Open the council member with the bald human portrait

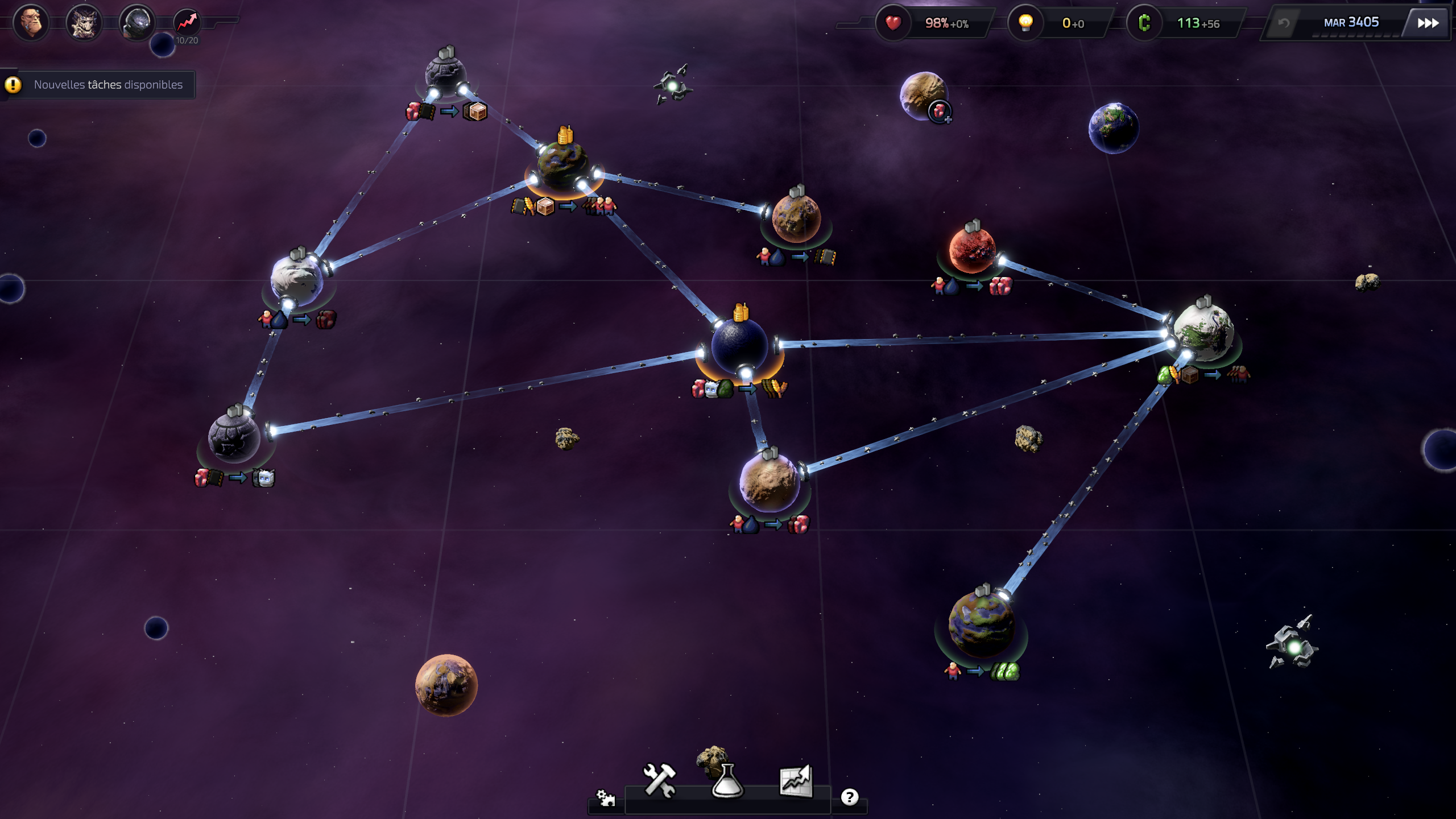point(31,23)
